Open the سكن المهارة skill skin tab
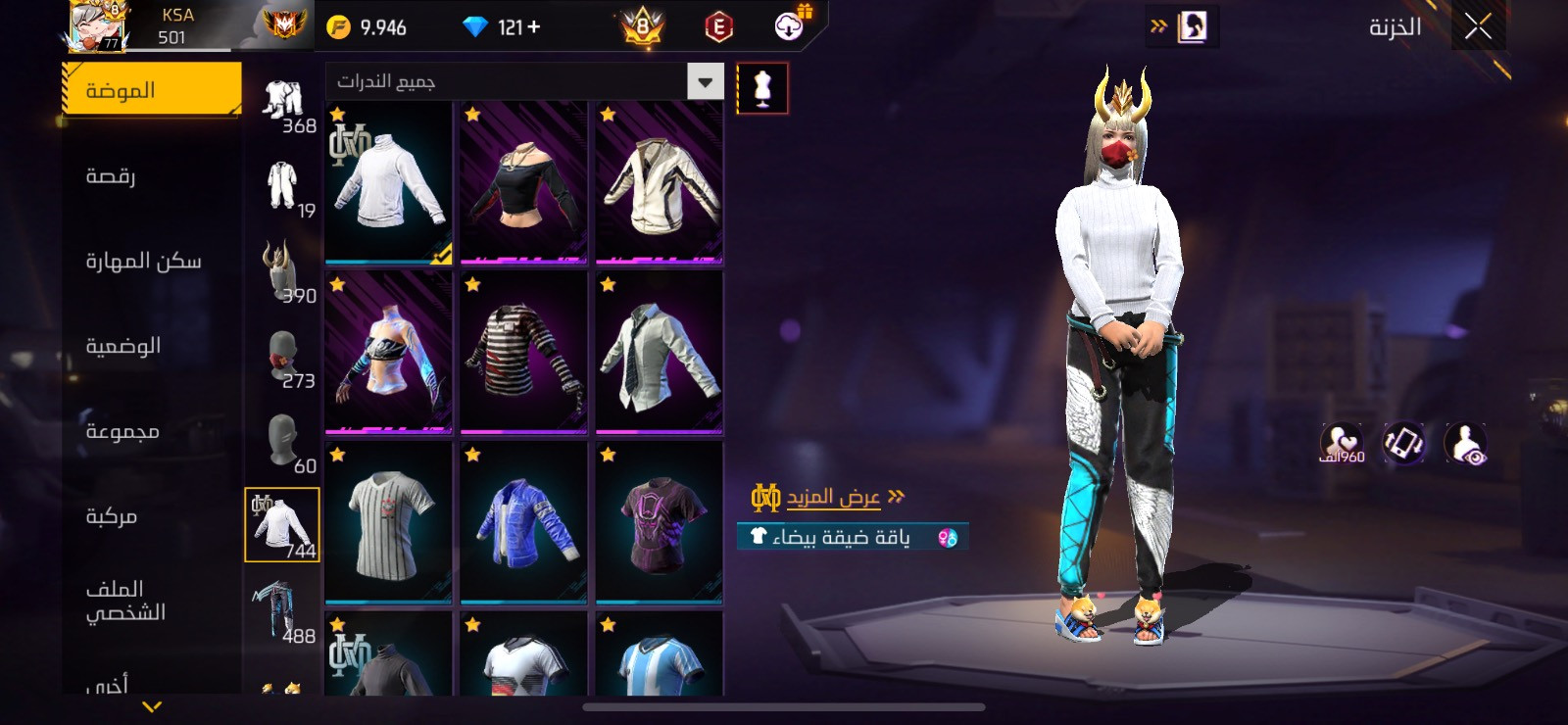The height and width of the screenshot is (725, 1568). (x=143, y=261)
